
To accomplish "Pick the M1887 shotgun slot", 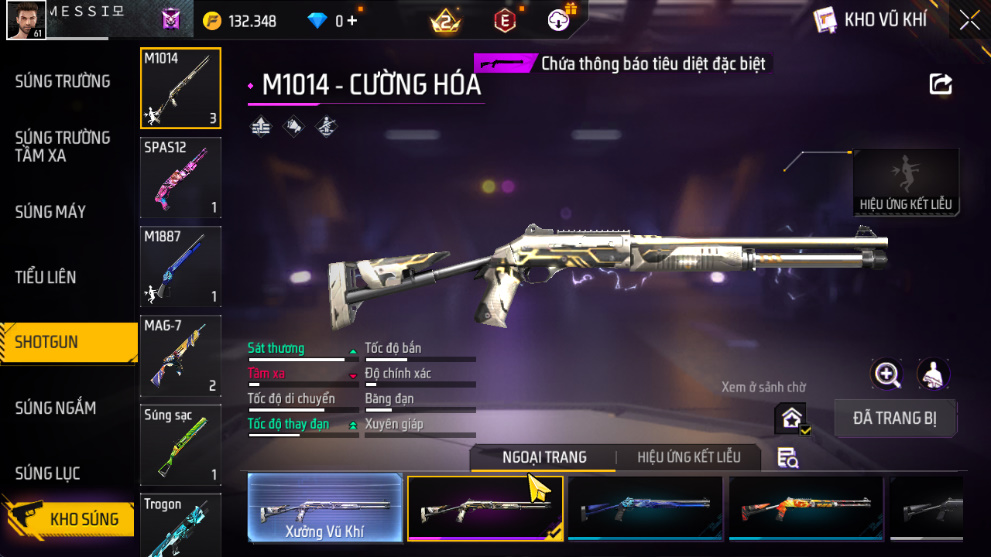I will pos(181,265).
